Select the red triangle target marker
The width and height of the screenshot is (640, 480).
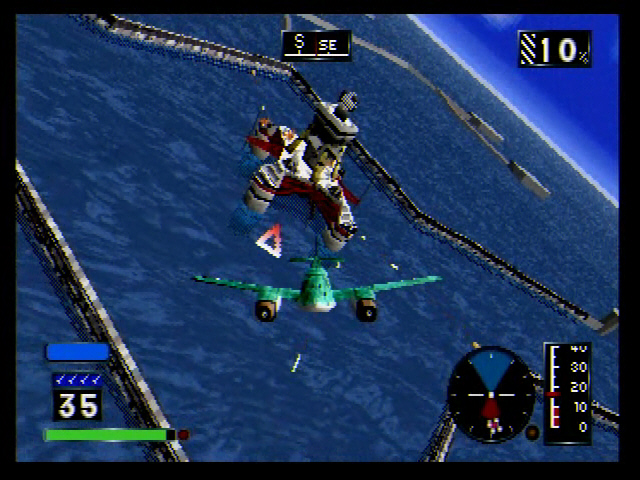pos(269,241)
